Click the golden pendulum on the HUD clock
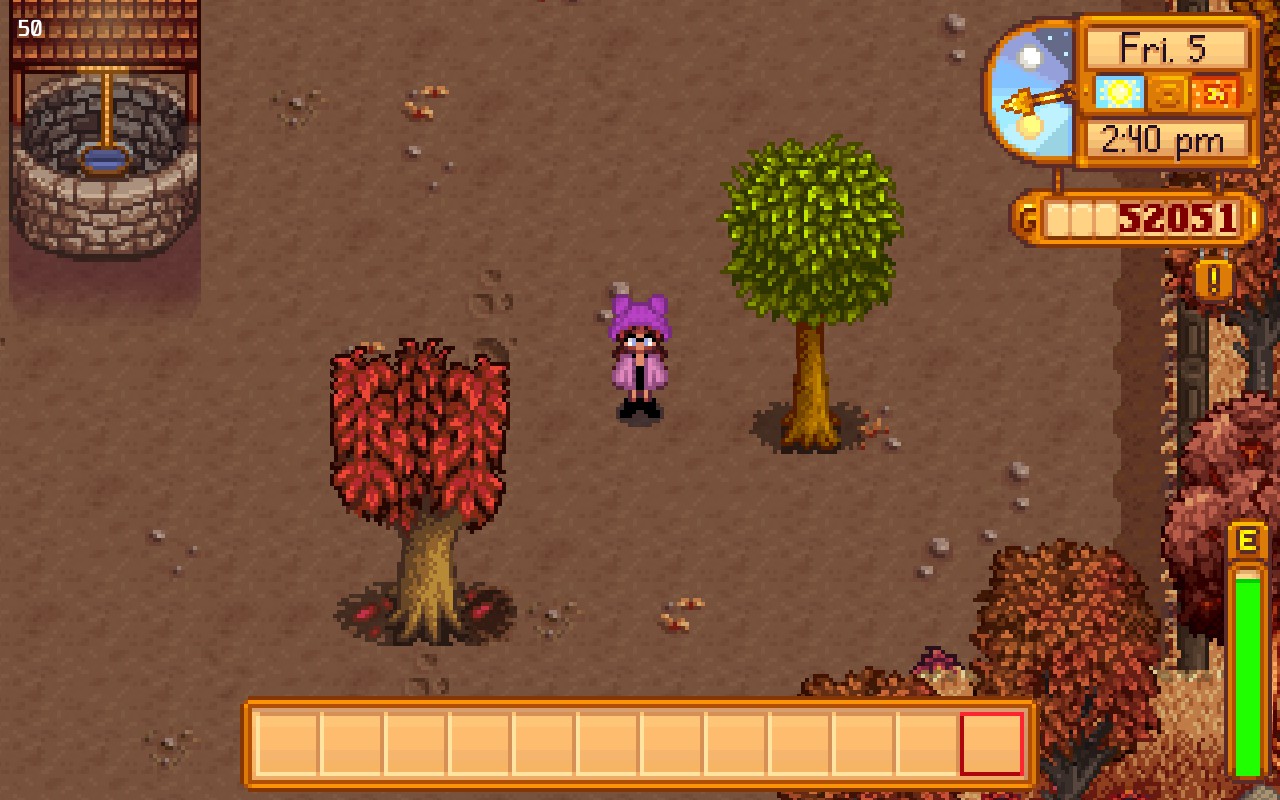The width and height of the screenshot is (1280, 800). 1037,98
